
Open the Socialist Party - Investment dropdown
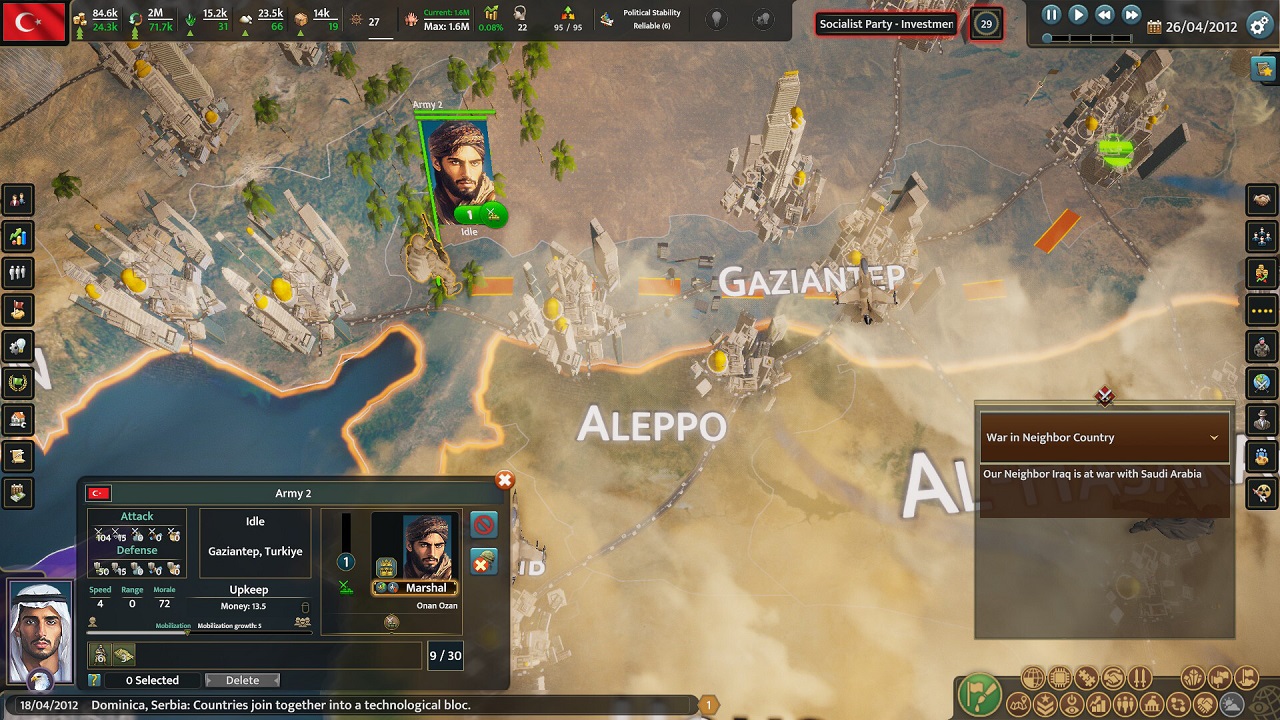[885, 23]
